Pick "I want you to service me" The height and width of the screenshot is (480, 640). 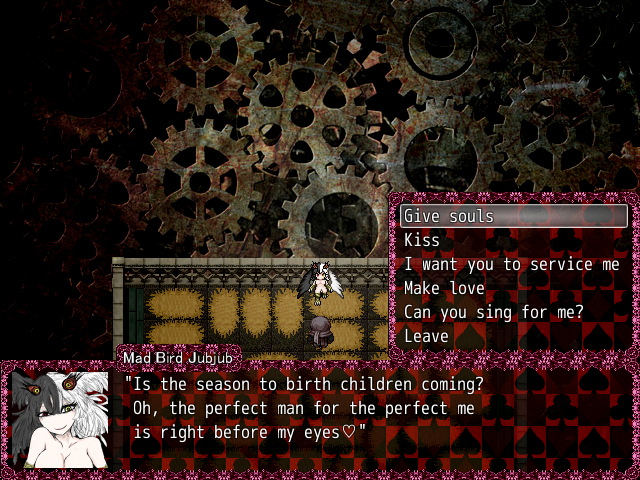[x=511, y=264]
